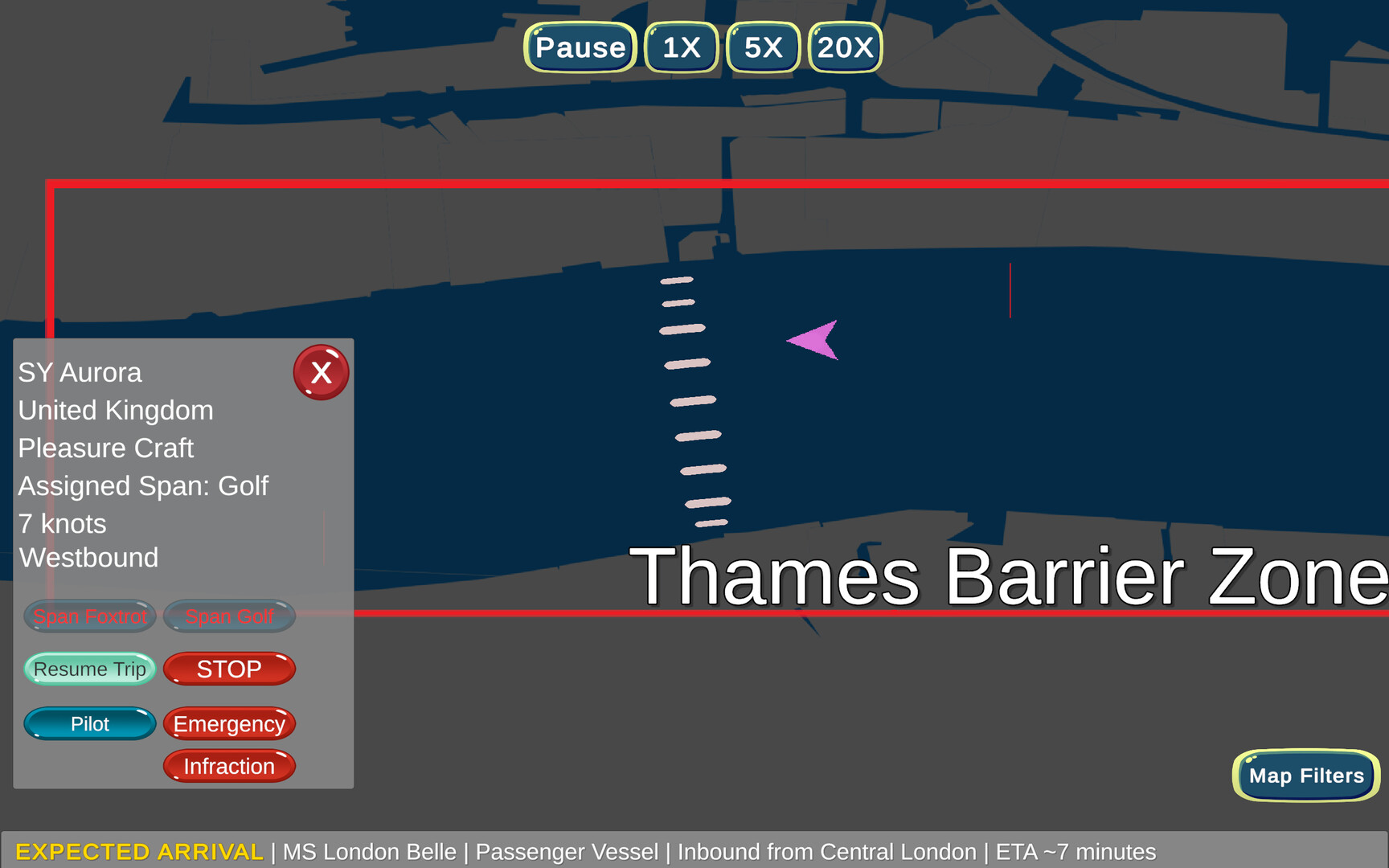Viewport: 1389px width, 868px height.
Task: Assign SY Aurora to Span Foxtrot
Action: point(89,616)
